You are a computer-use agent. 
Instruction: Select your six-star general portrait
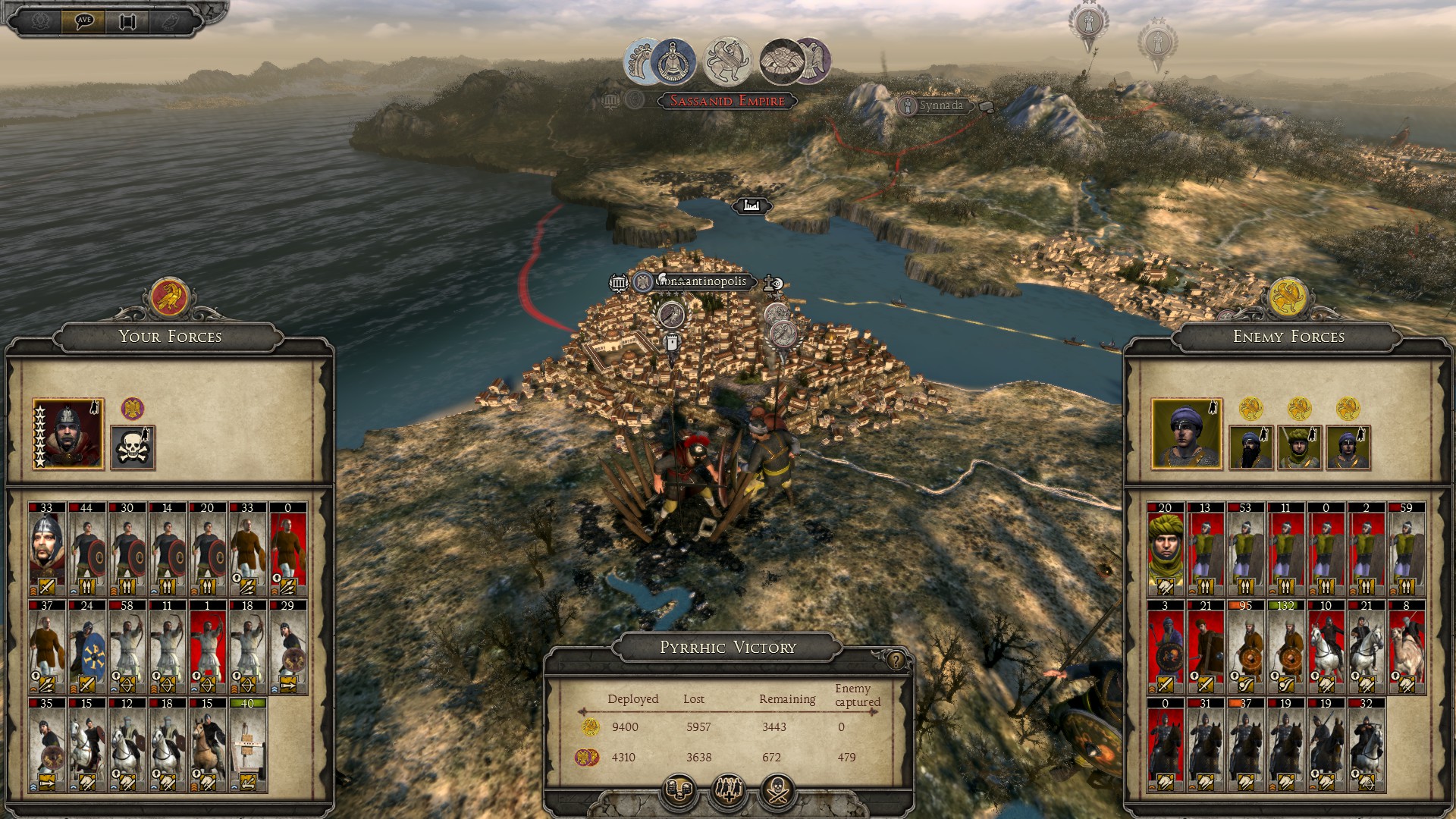(68, 434)
